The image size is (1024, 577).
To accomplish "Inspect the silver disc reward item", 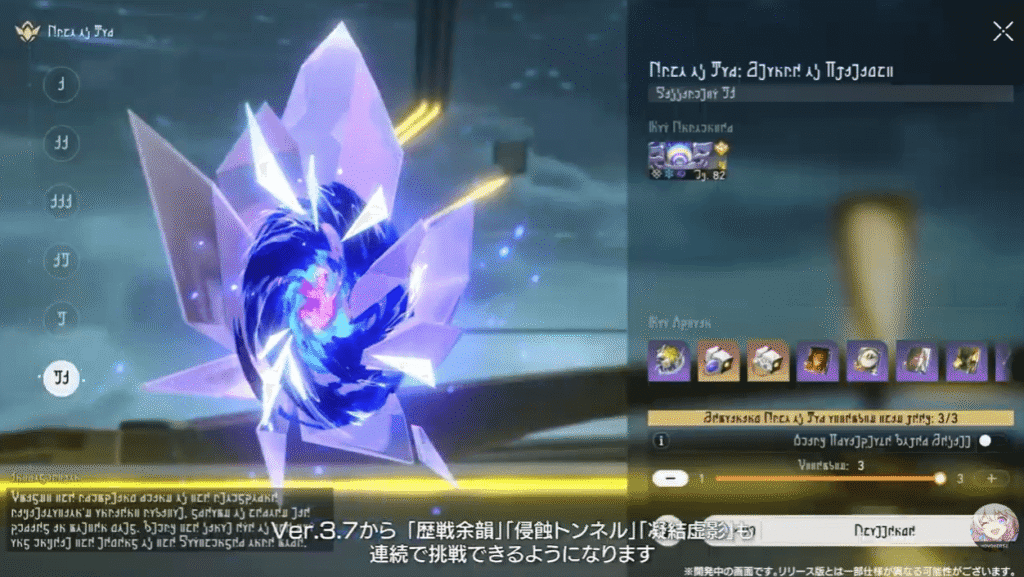I will click(x=867, y=361).
